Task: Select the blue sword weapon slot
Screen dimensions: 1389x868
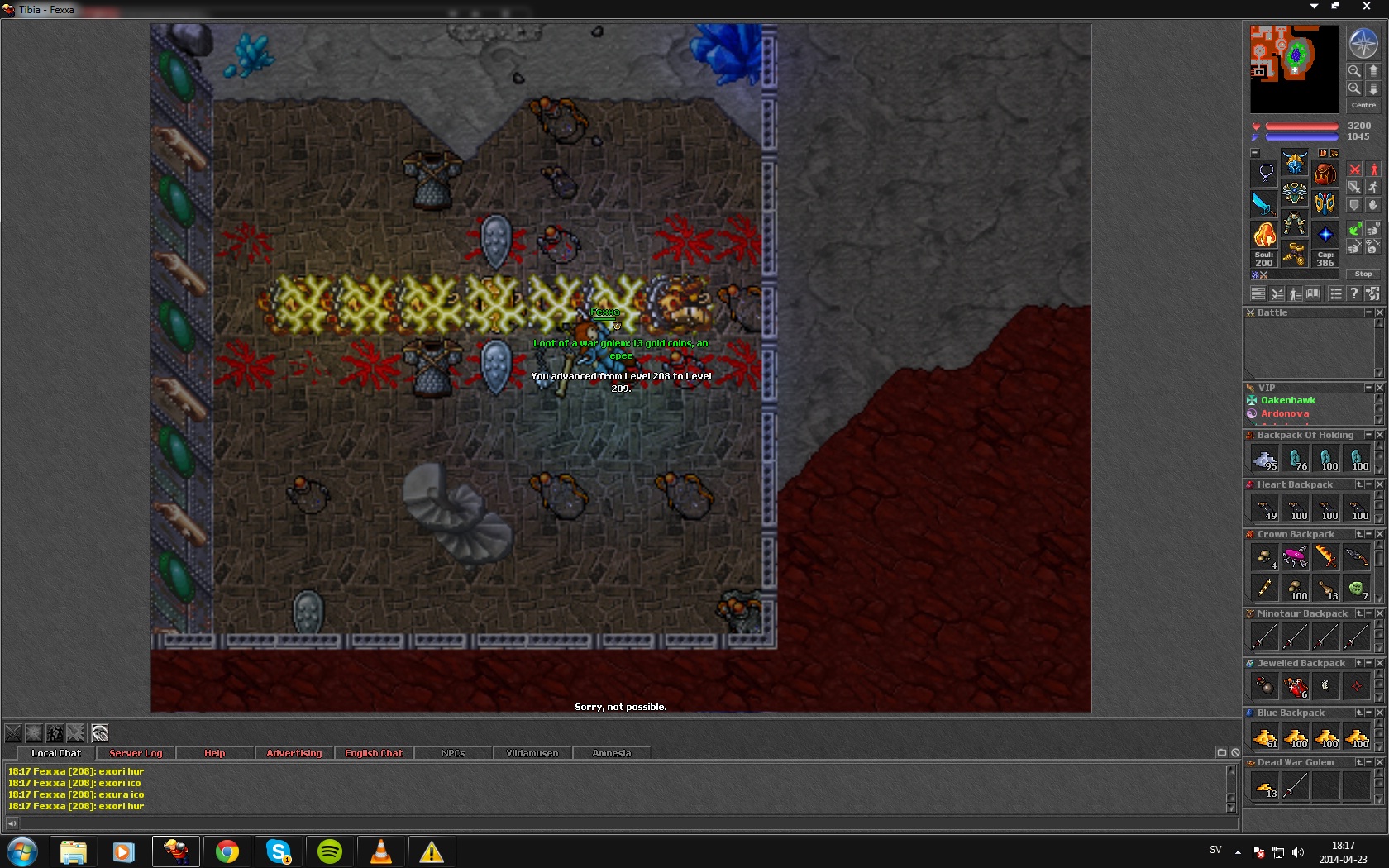Action: pyautogui.click(x=1264, y=203)
